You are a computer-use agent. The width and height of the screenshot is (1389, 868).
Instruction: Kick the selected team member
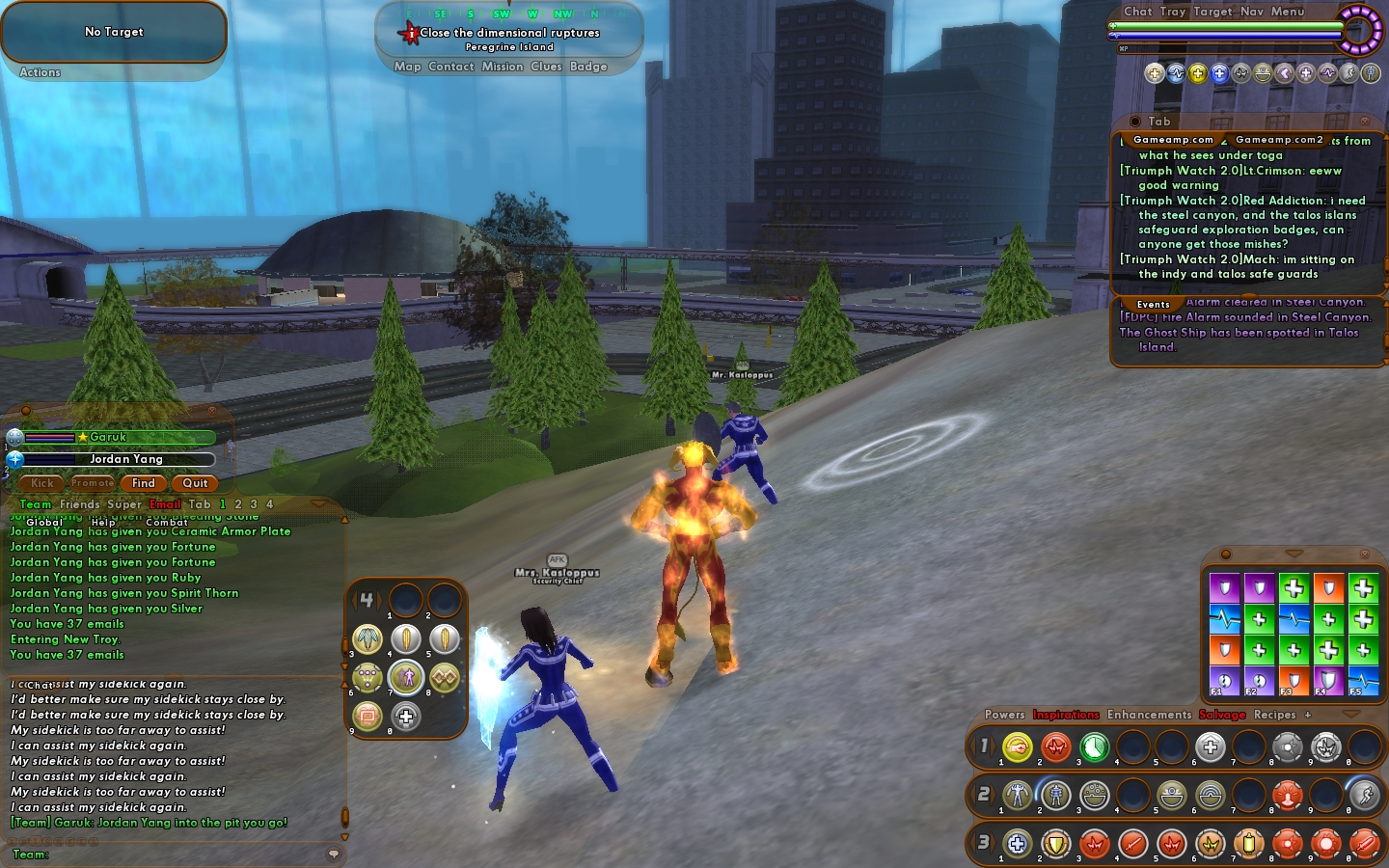click(x=42, y=483)
